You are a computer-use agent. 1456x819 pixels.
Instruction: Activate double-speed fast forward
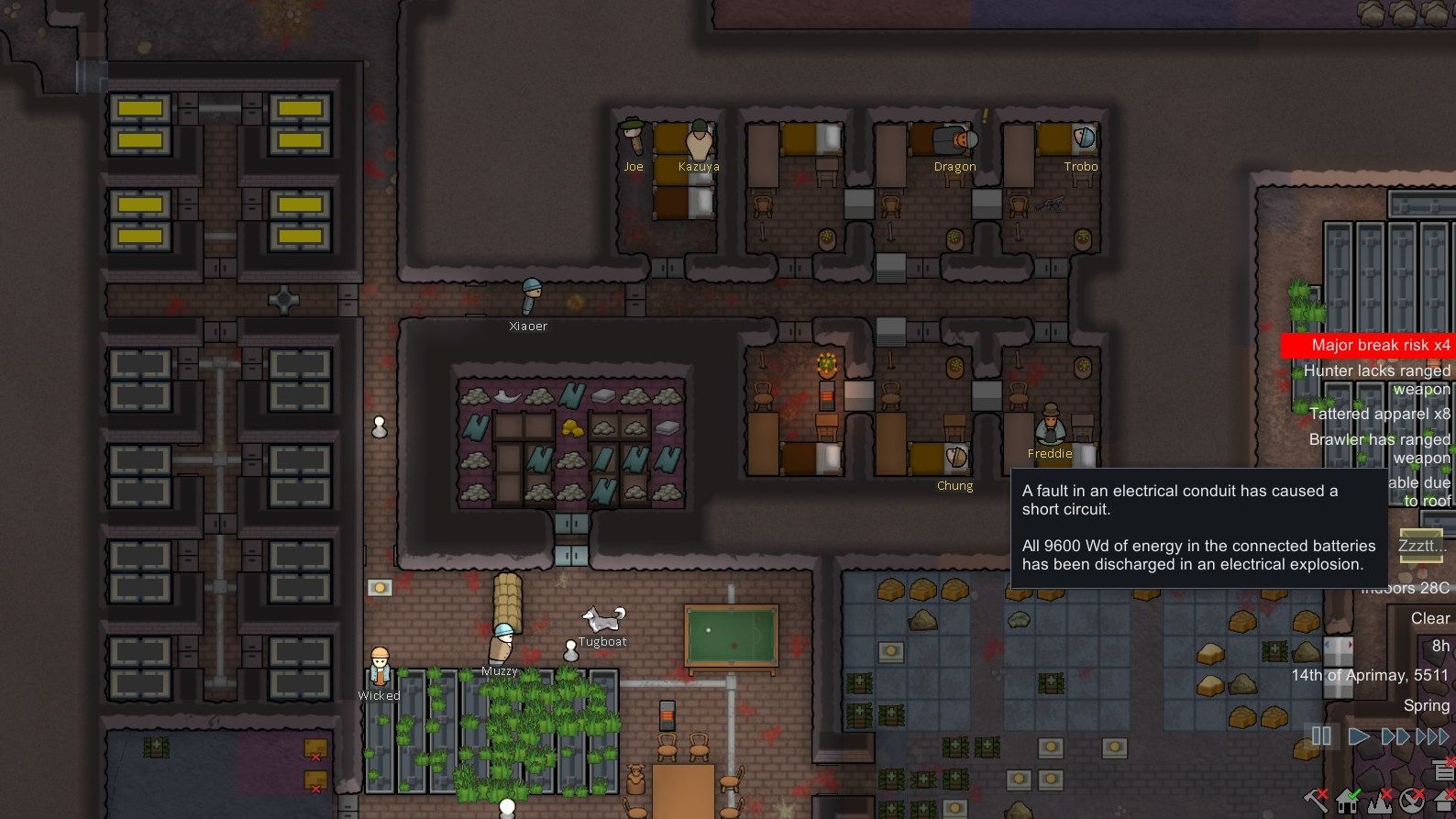[1395, 735]
